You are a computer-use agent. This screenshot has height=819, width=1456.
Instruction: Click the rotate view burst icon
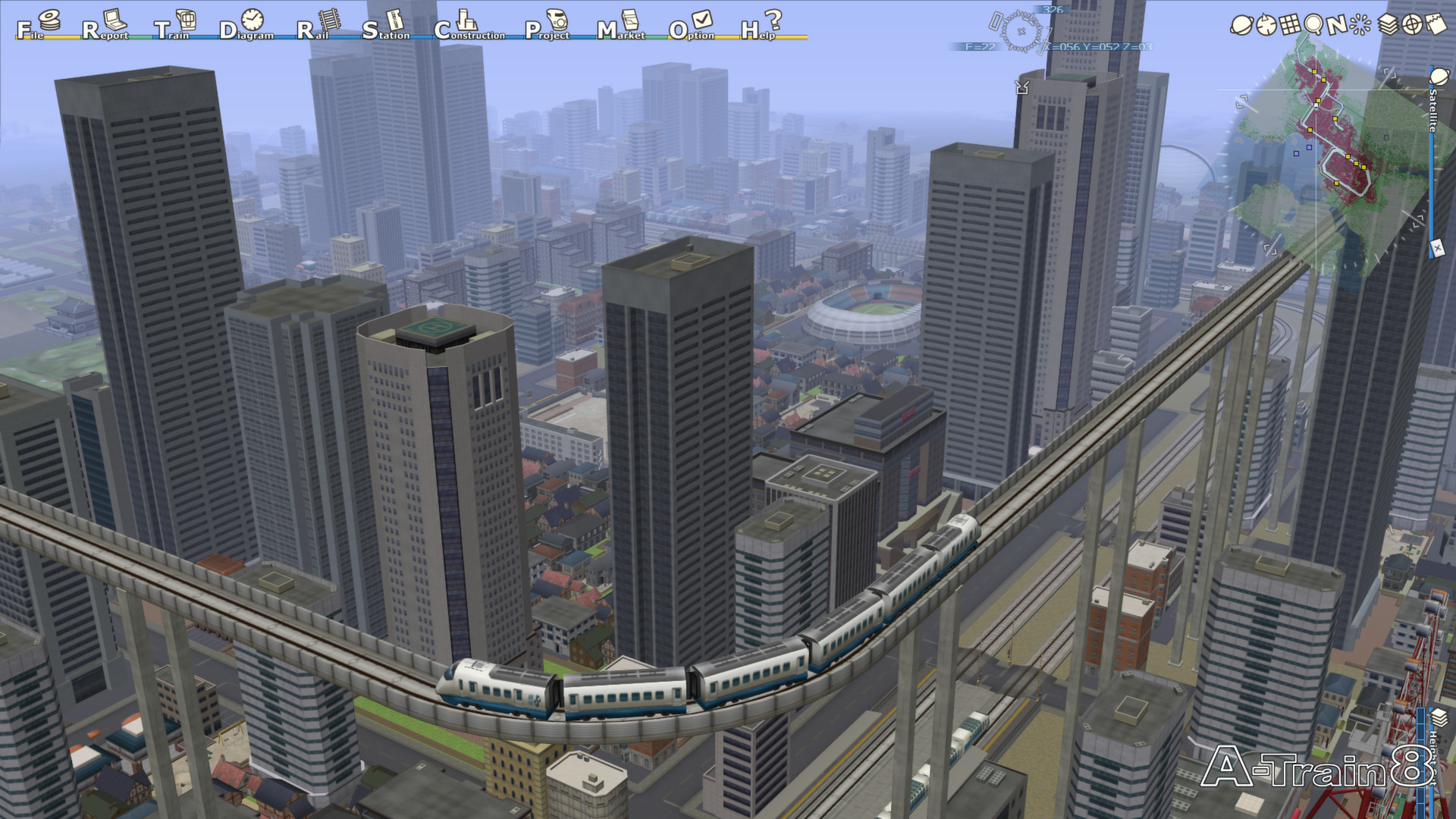point(1360,25)
